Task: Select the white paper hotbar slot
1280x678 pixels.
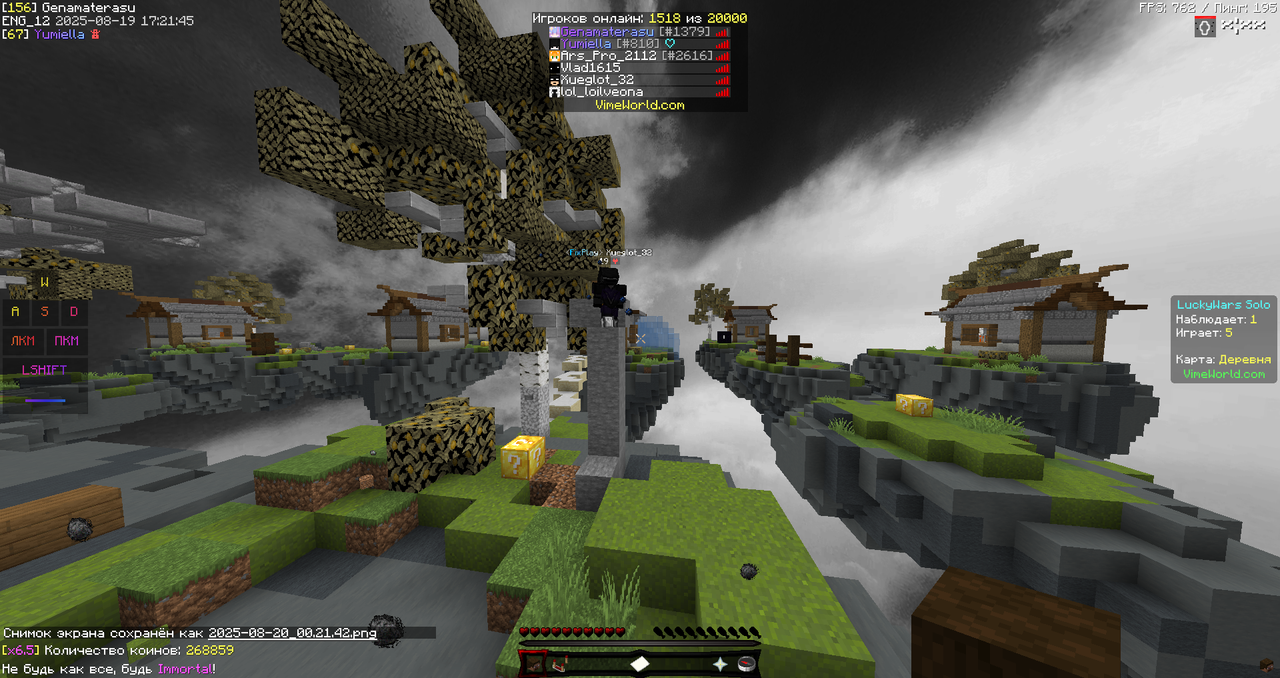Action: point(640,663)
